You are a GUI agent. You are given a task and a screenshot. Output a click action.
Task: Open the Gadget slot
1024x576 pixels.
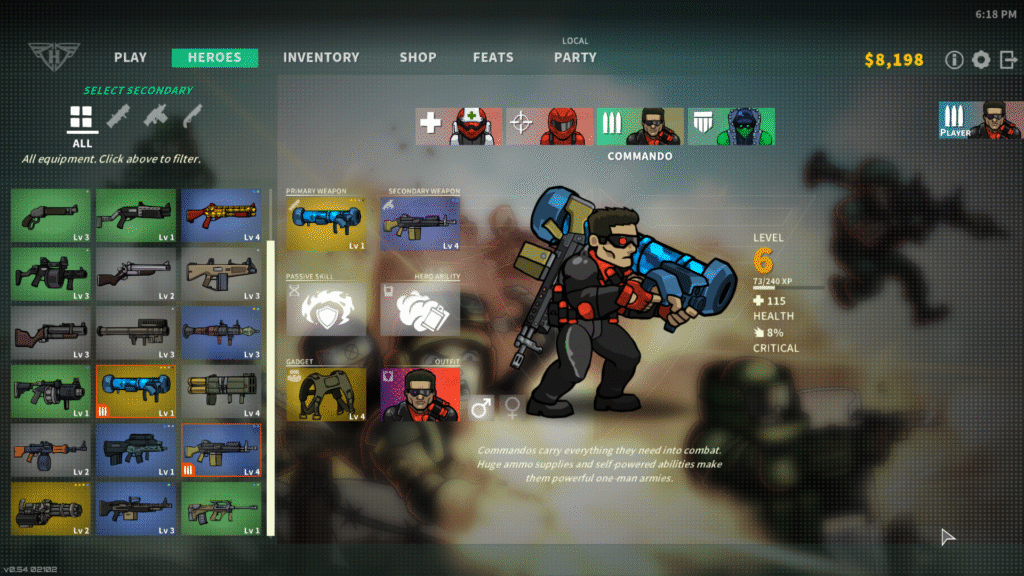(326, 393)
